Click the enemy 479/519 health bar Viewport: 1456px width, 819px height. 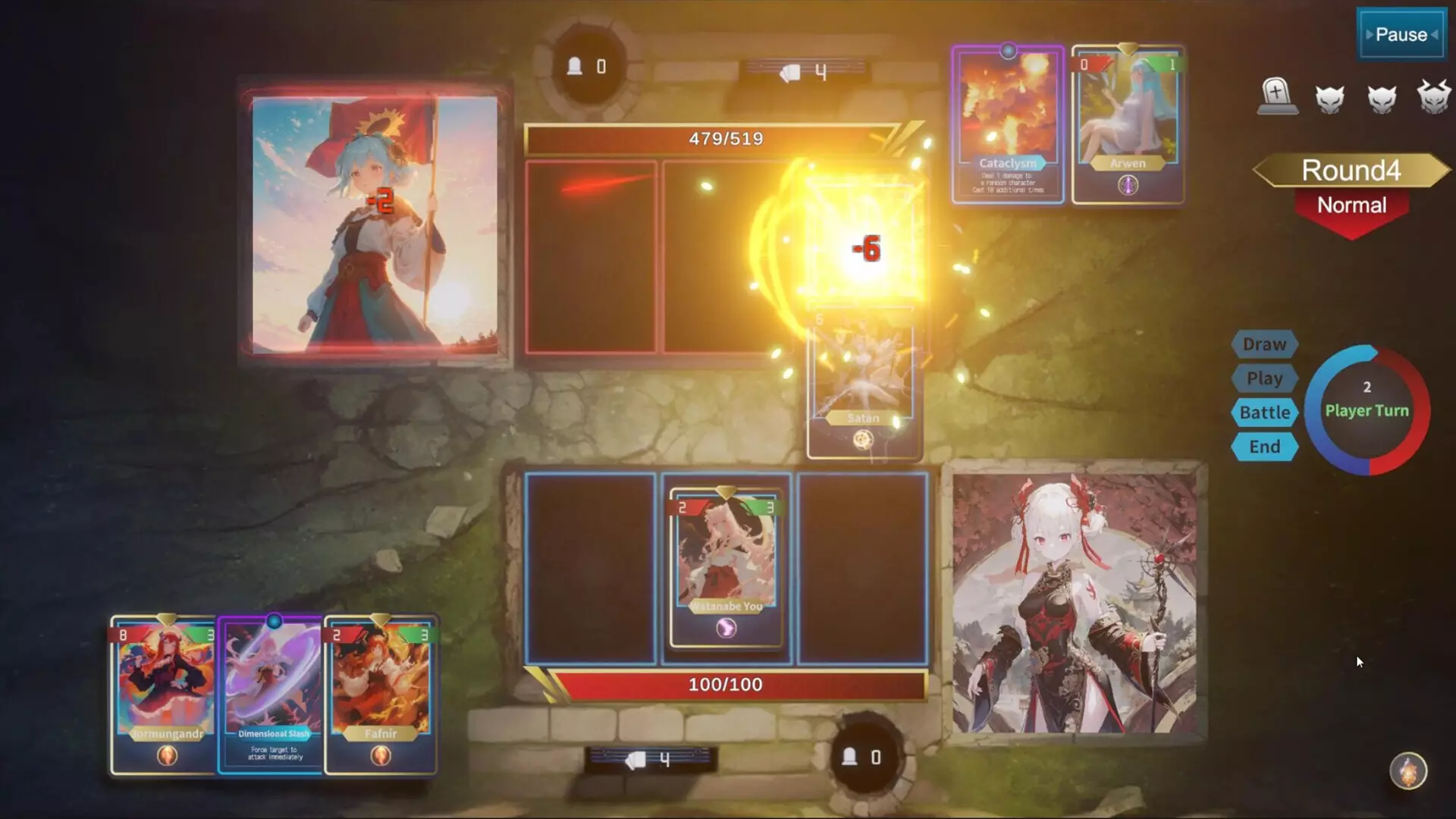click(x=726, y=139)
